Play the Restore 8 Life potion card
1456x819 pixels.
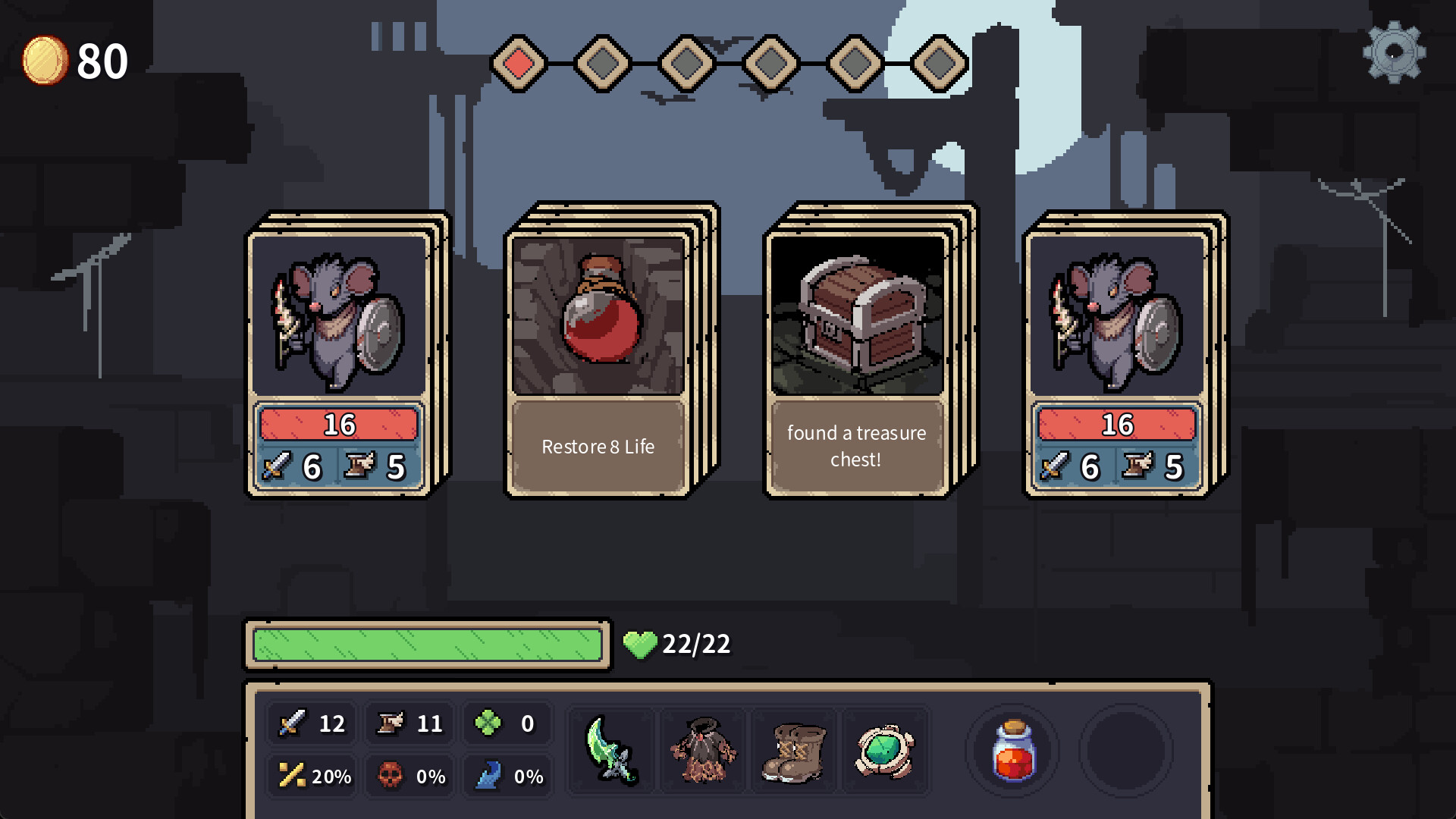[x=597, y=349]
